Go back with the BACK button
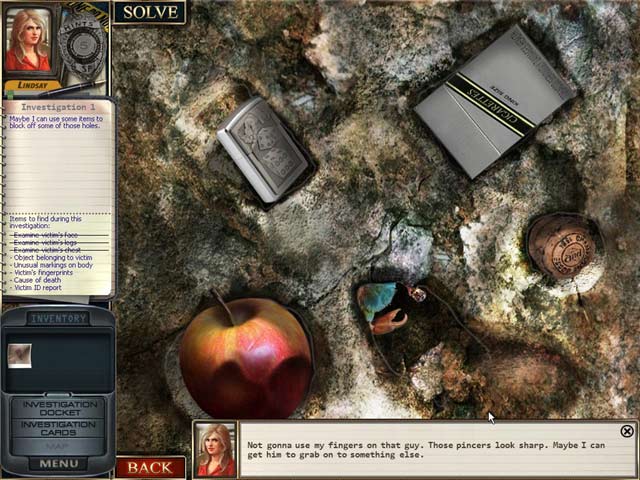Viewport: 640px width, 480px height. click(150, 467)
